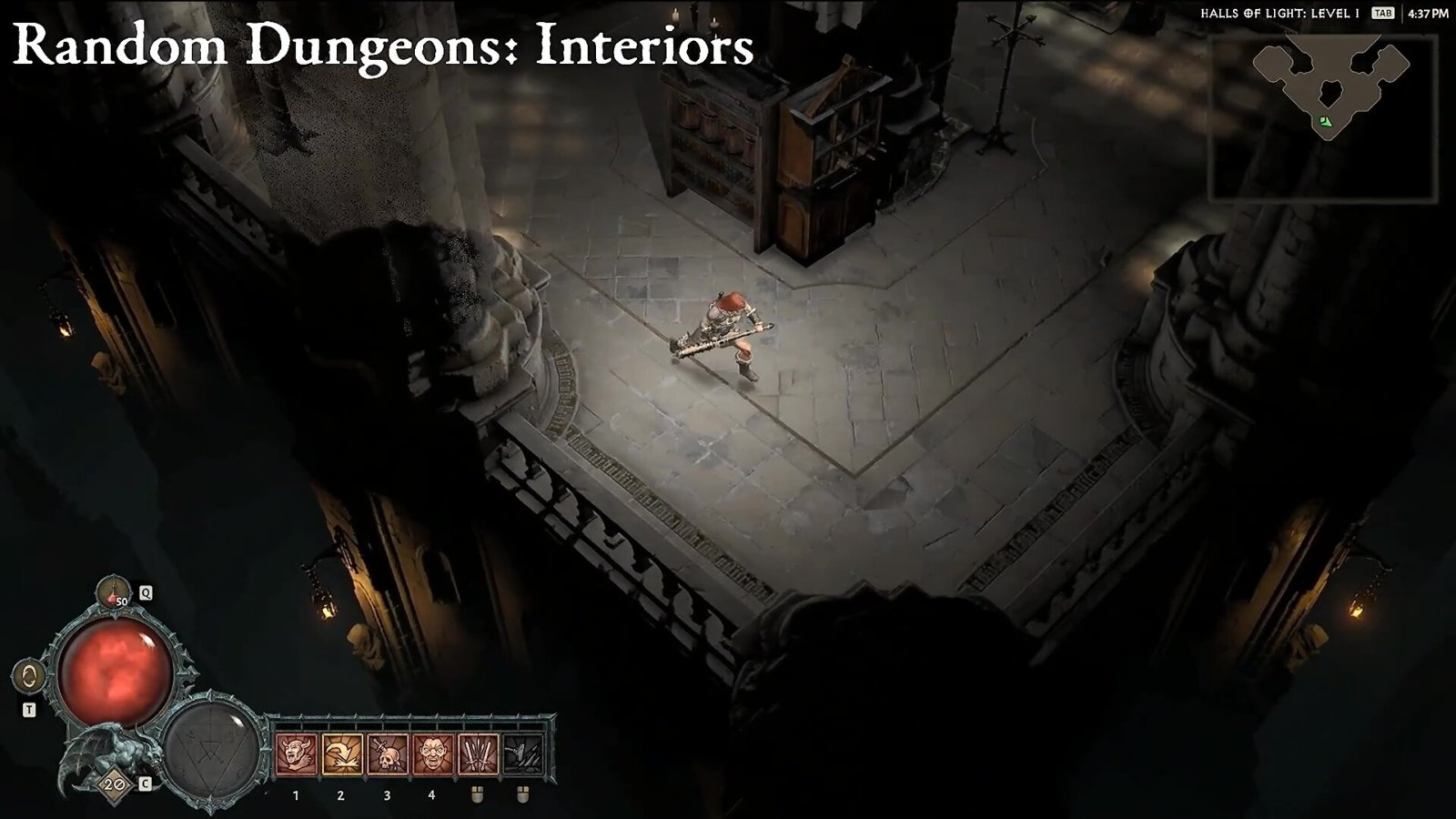Screen dimensions: 1456x819
Task: Open character sheet via level 20 badge
Action: pyautogui.click(x=115, y=784)
